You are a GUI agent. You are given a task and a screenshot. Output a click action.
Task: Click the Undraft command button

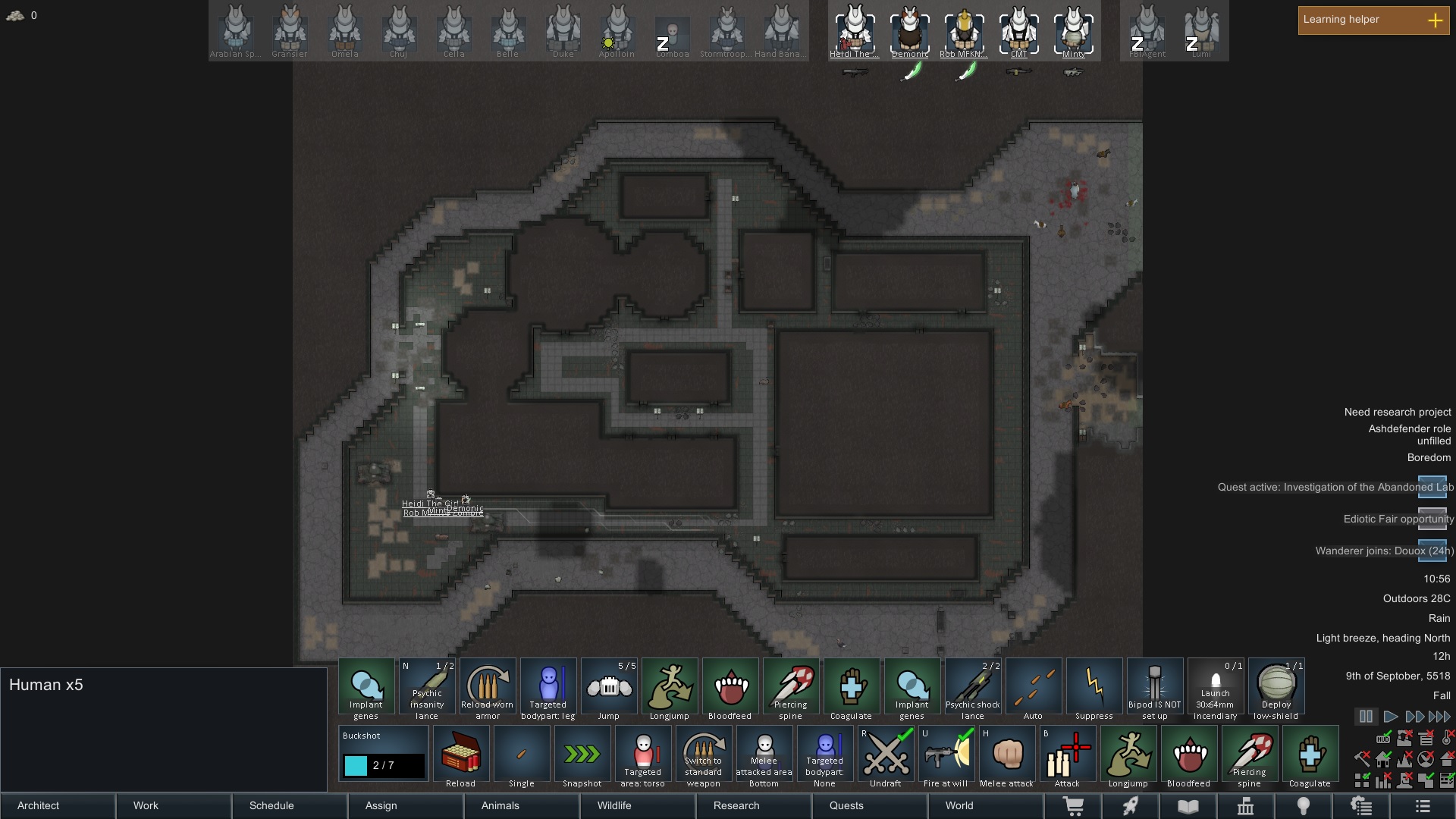point(886,756)
